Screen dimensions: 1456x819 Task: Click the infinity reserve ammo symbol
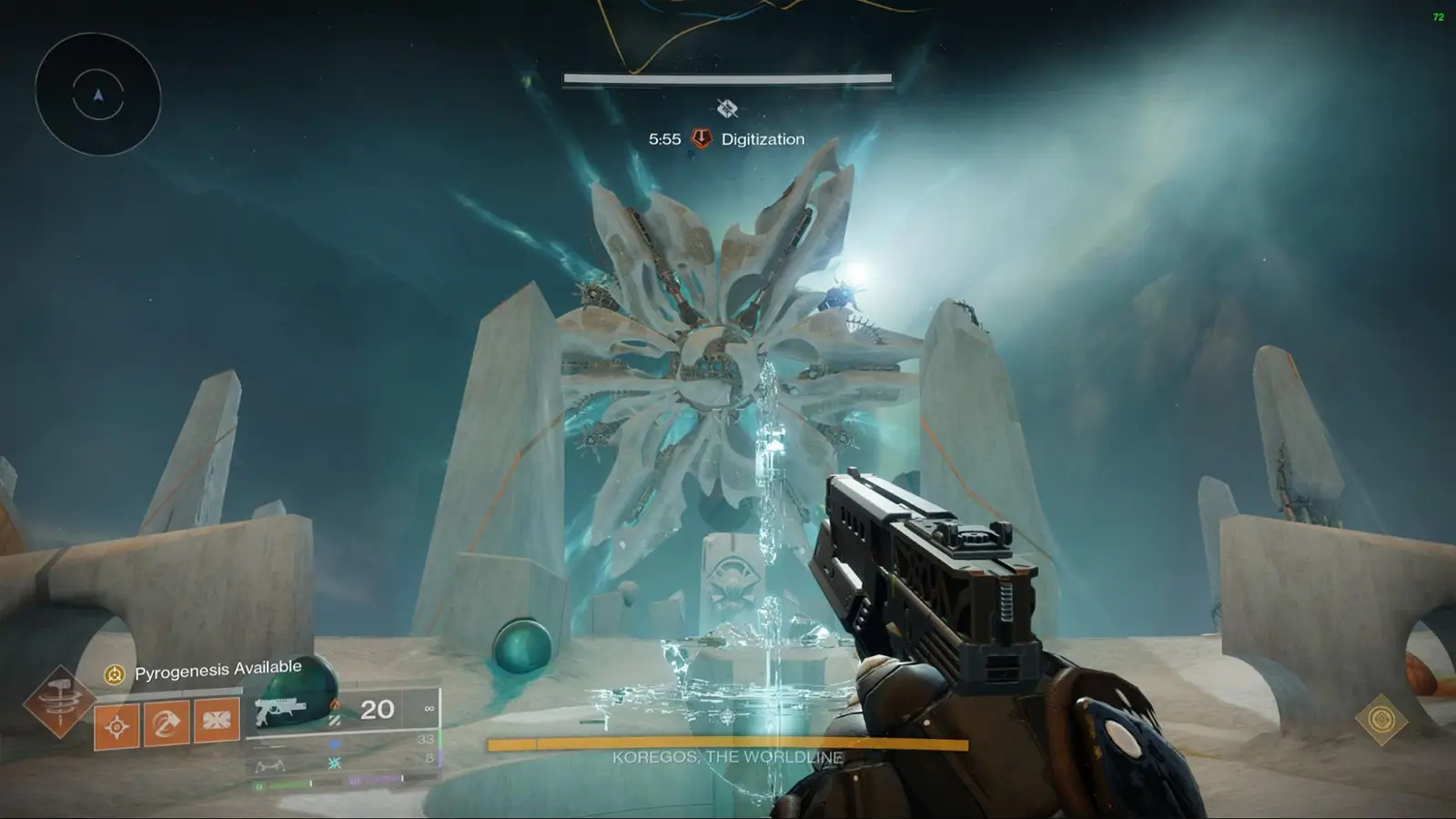[430, 709]
